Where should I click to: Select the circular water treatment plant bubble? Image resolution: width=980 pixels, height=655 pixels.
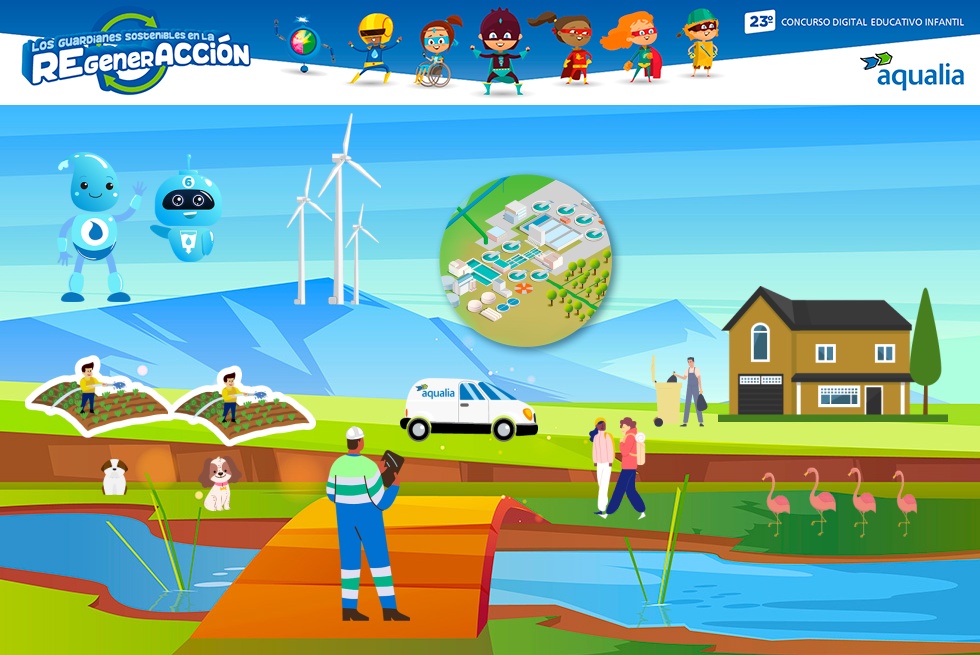(526, 259)
